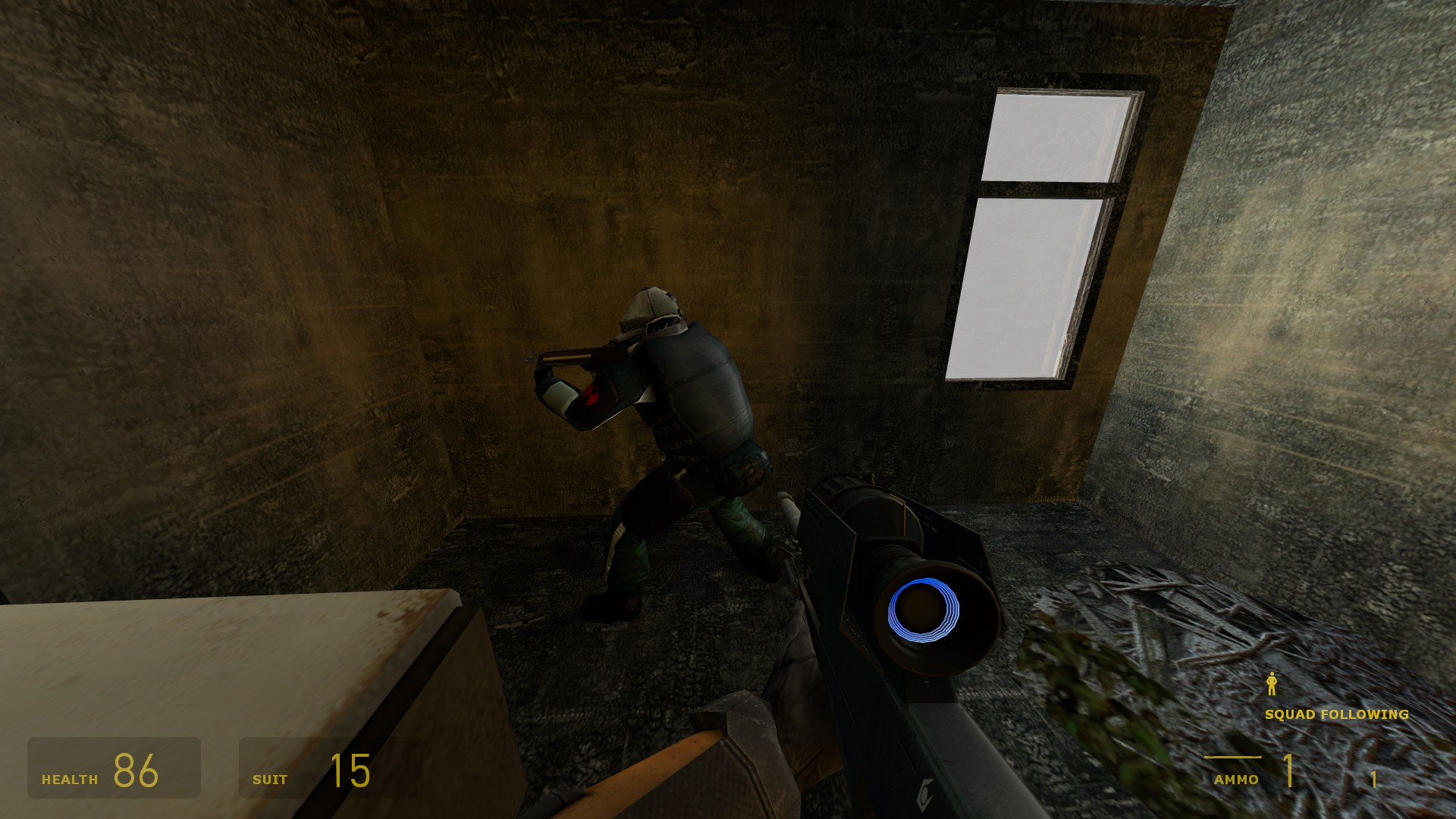Click the number 86 health value
This screenshot has width=1456, height=819.
click(136, 770)
